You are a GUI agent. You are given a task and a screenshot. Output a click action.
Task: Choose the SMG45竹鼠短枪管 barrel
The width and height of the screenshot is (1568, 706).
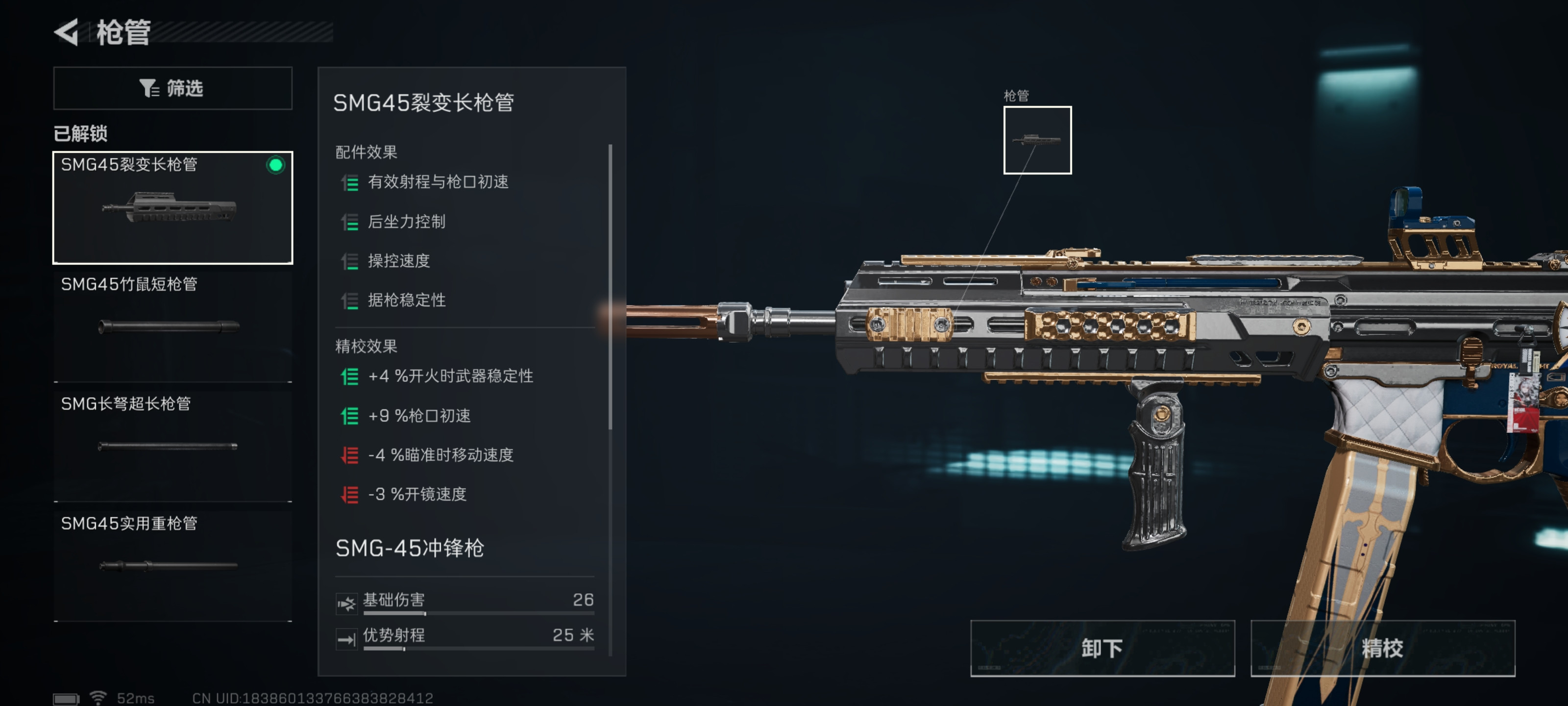click(173, 326)
